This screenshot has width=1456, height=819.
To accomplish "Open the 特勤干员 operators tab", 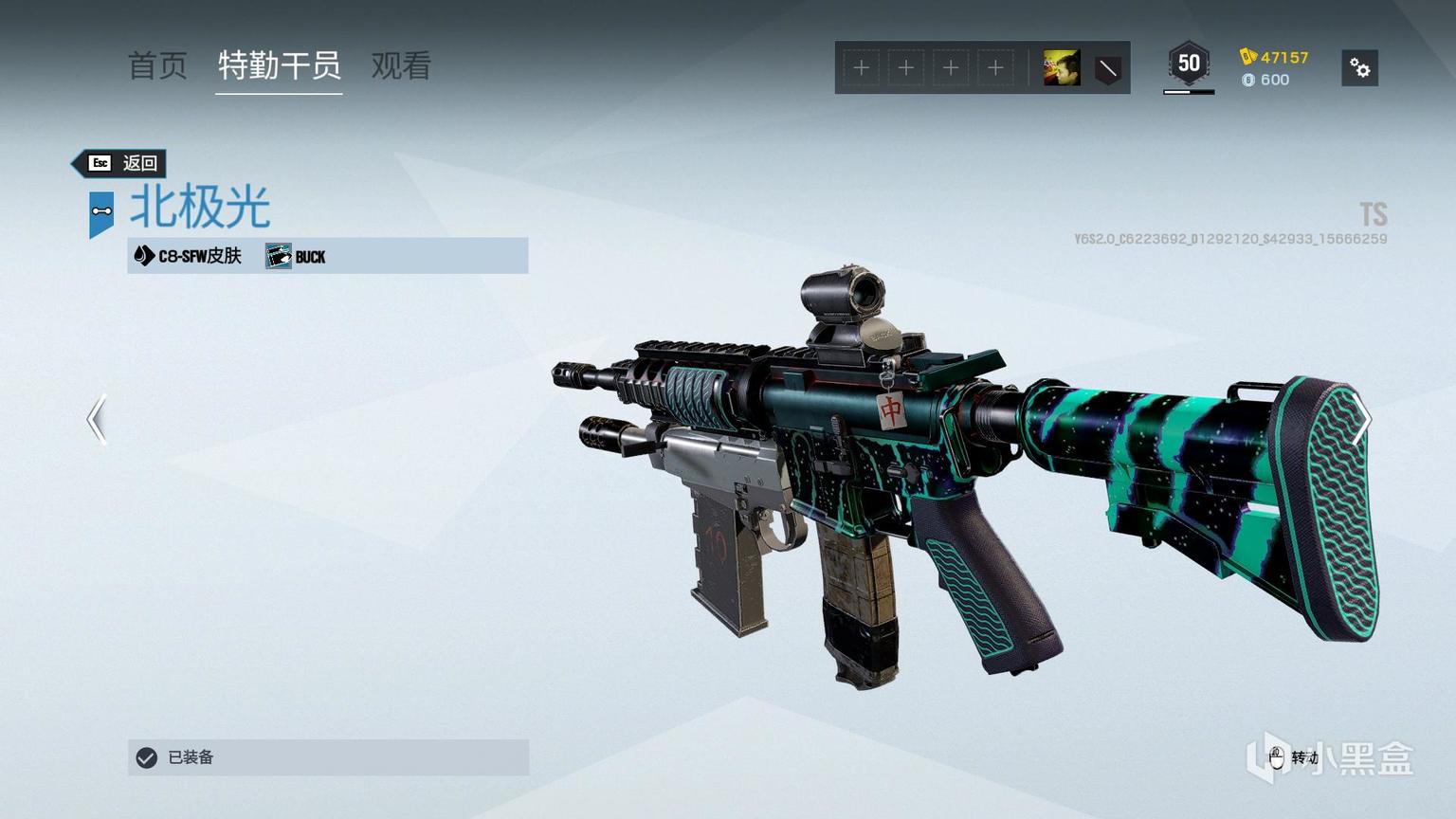I will tap(279, 65).
